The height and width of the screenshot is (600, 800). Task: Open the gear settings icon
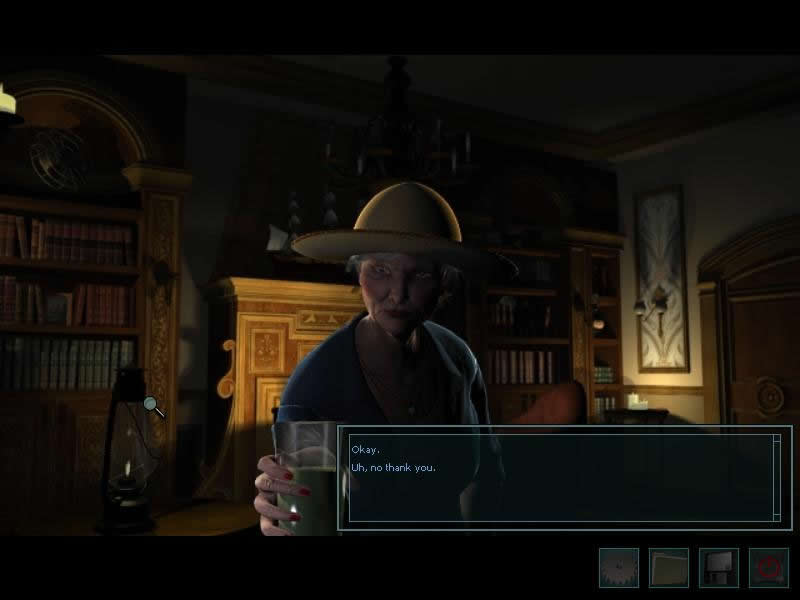coord(618,568)
